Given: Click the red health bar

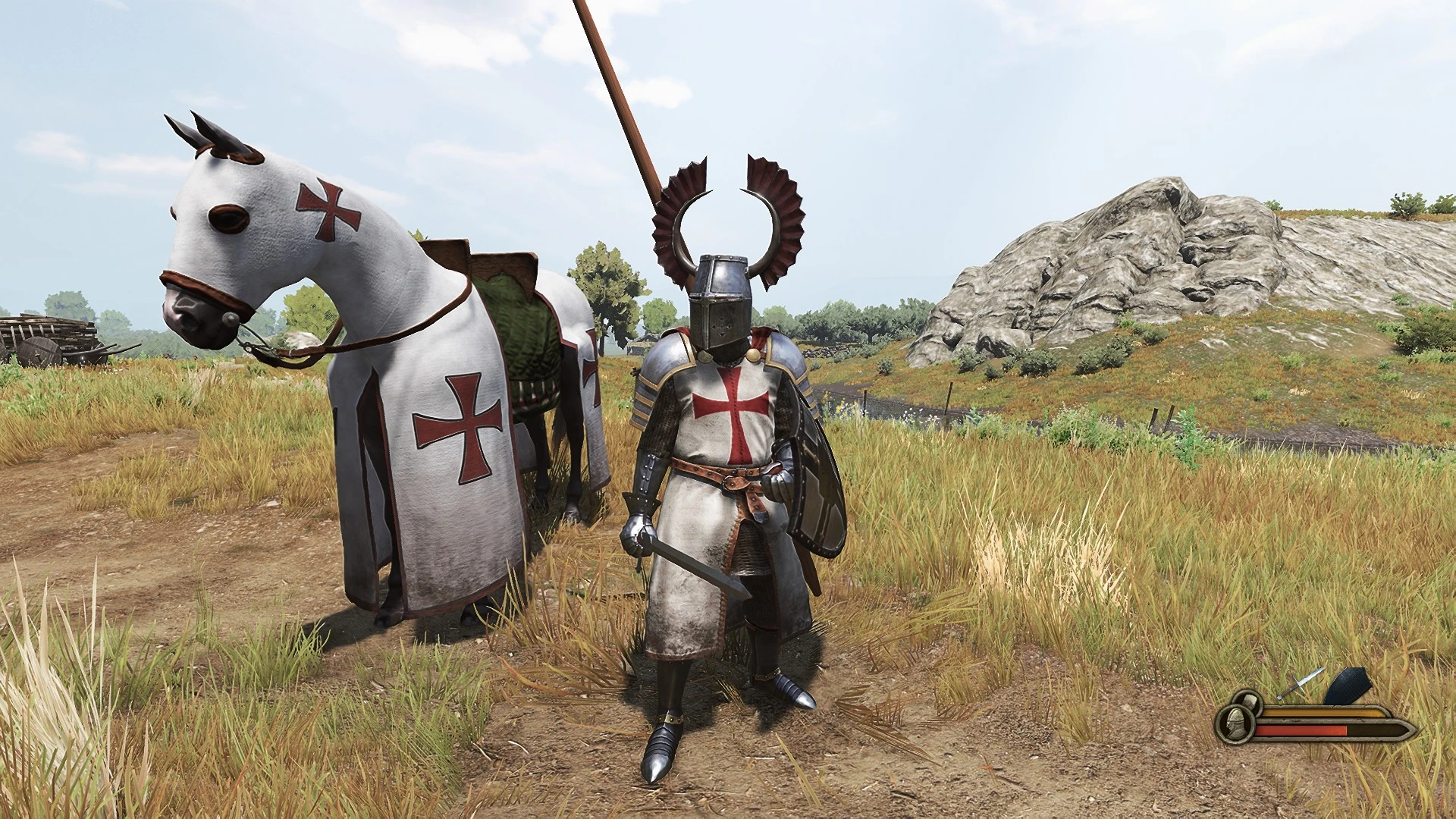Looking at the screenshot, I should [1301, 732].
